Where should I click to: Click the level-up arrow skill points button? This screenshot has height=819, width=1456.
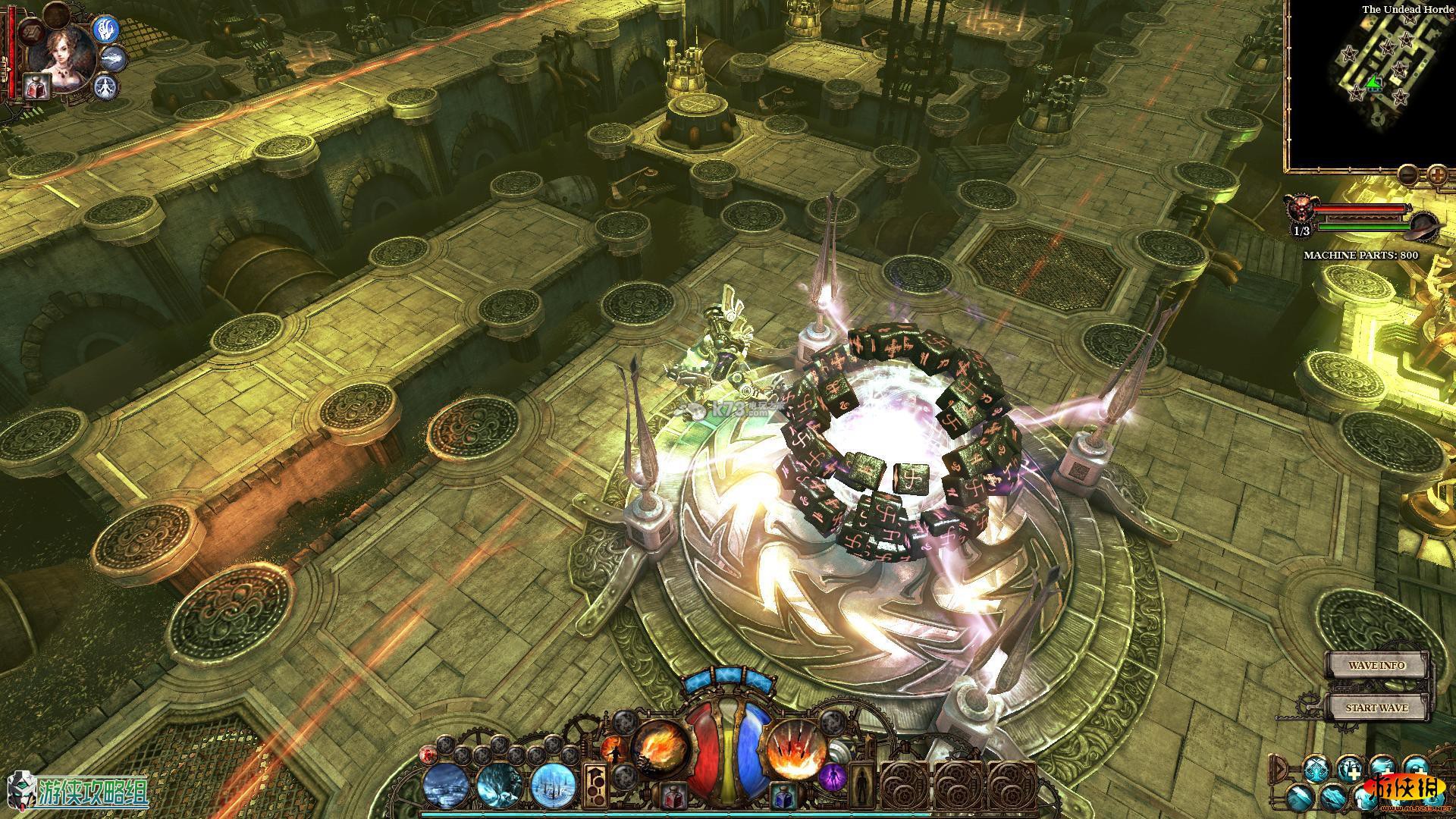(595, 783)
